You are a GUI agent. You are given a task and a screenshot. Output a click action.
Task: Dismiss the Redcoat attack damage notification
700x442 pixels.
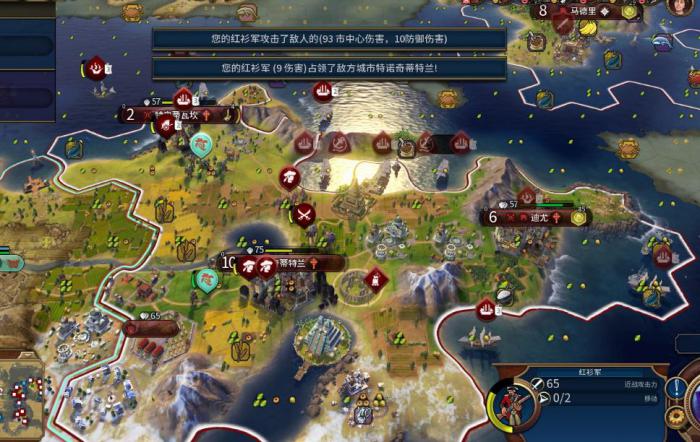pyautogui.click(x=329, y=40)
